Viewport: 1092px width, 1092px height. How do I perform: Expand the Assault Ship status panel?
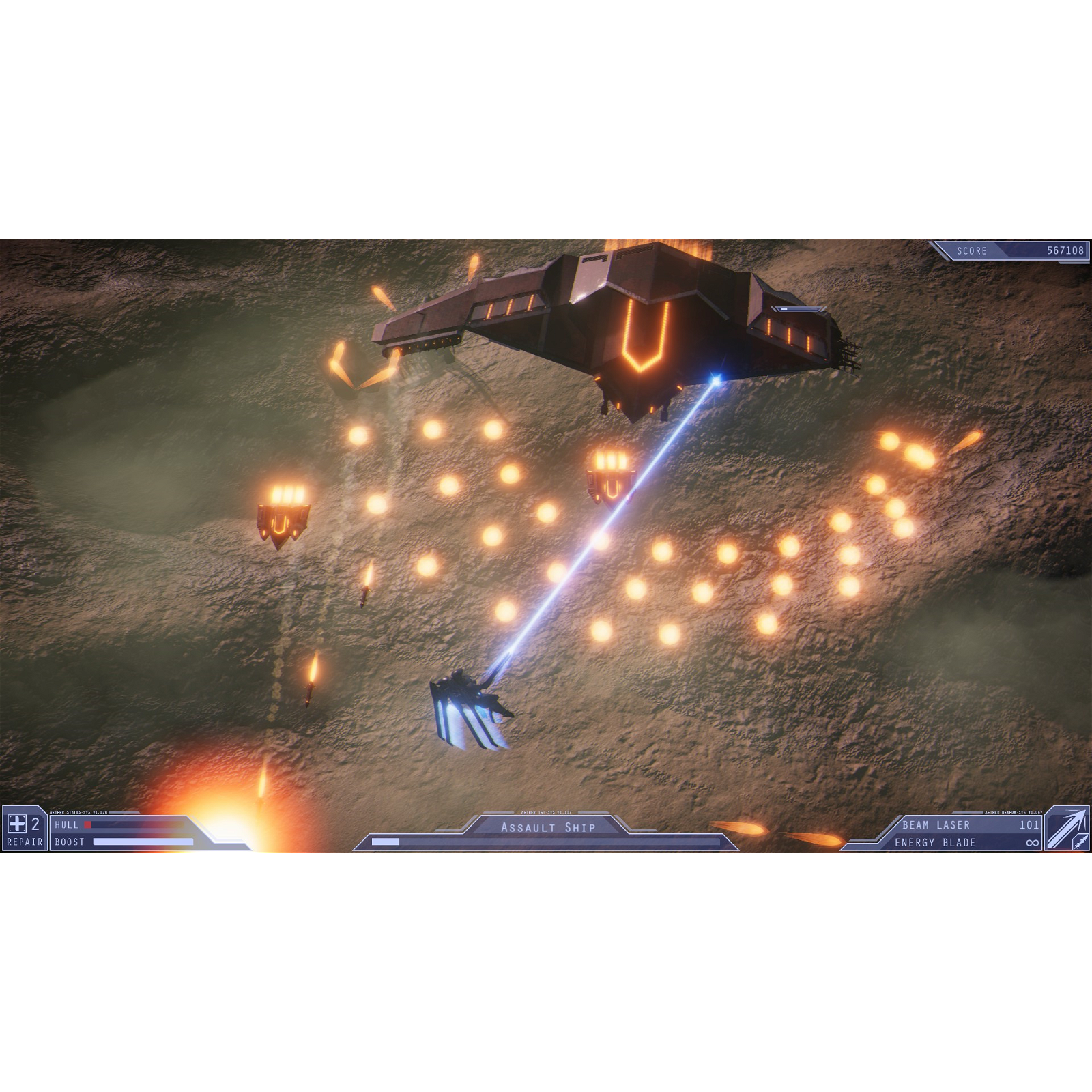click(x=546, y=834)
